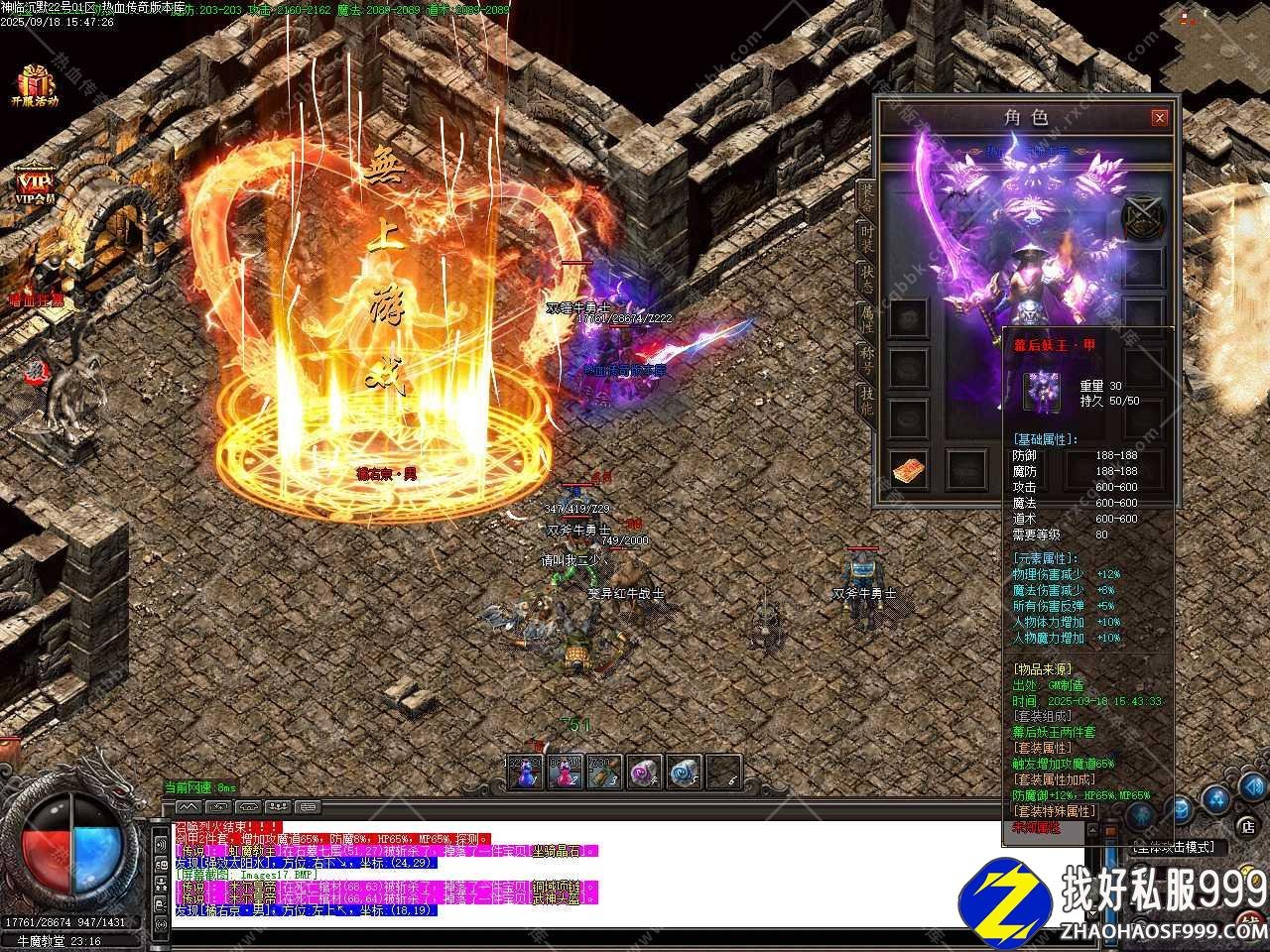Close the 角色 character panel

(x=1159, y=118)
